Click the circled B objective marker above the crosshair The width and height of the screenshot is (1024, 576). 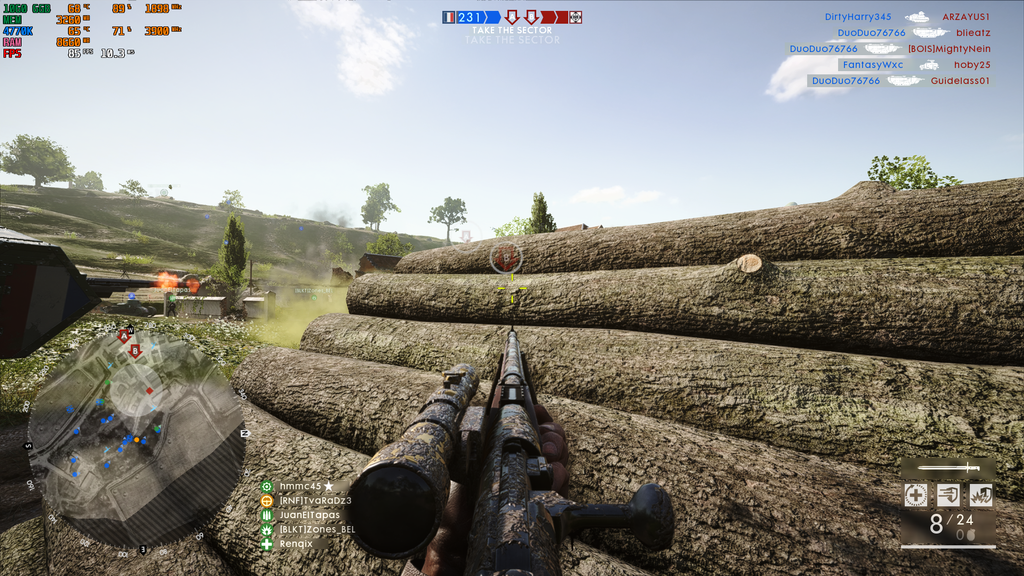click(x=506, y=258)
